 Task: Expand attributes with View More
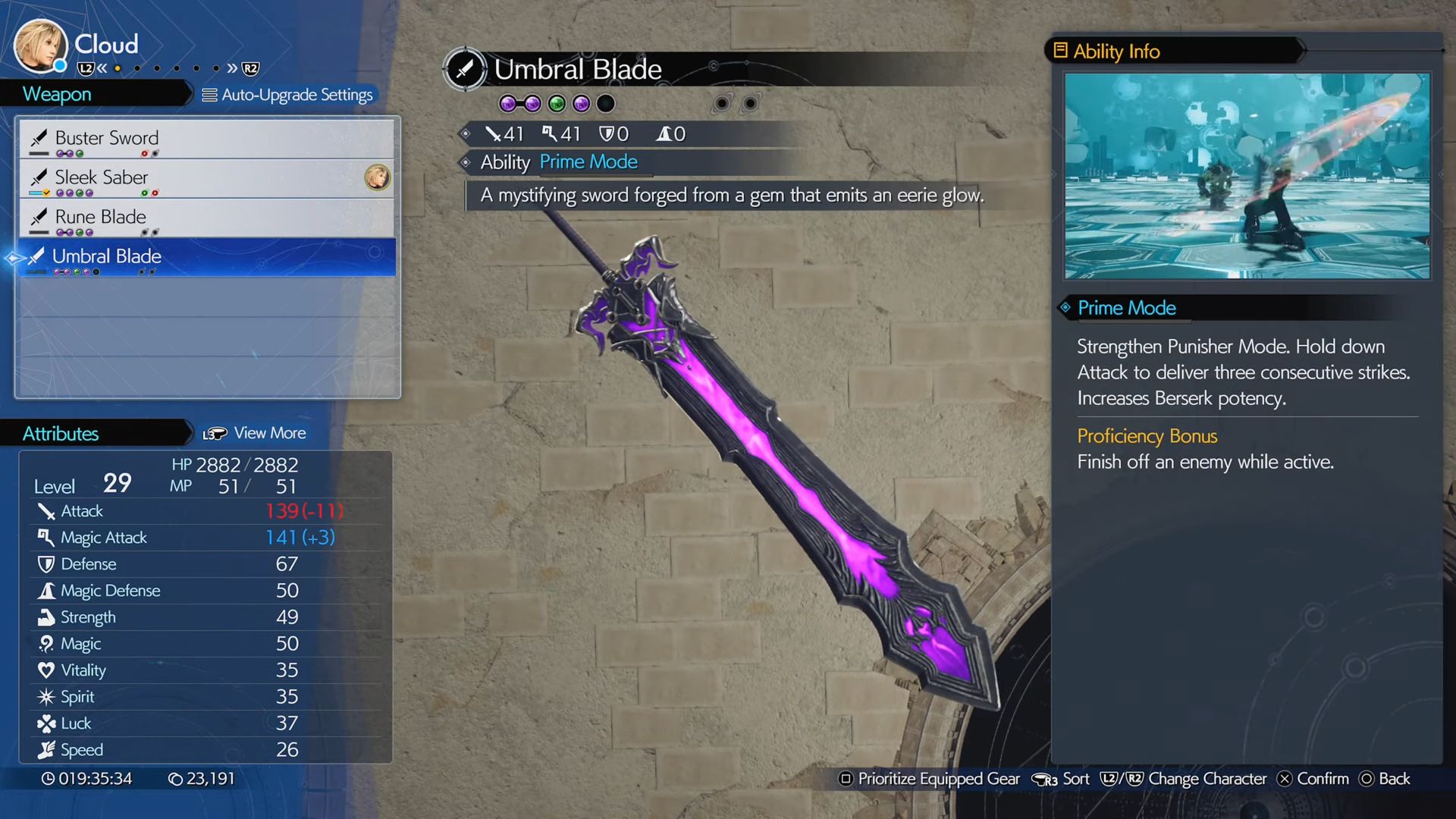270,433
